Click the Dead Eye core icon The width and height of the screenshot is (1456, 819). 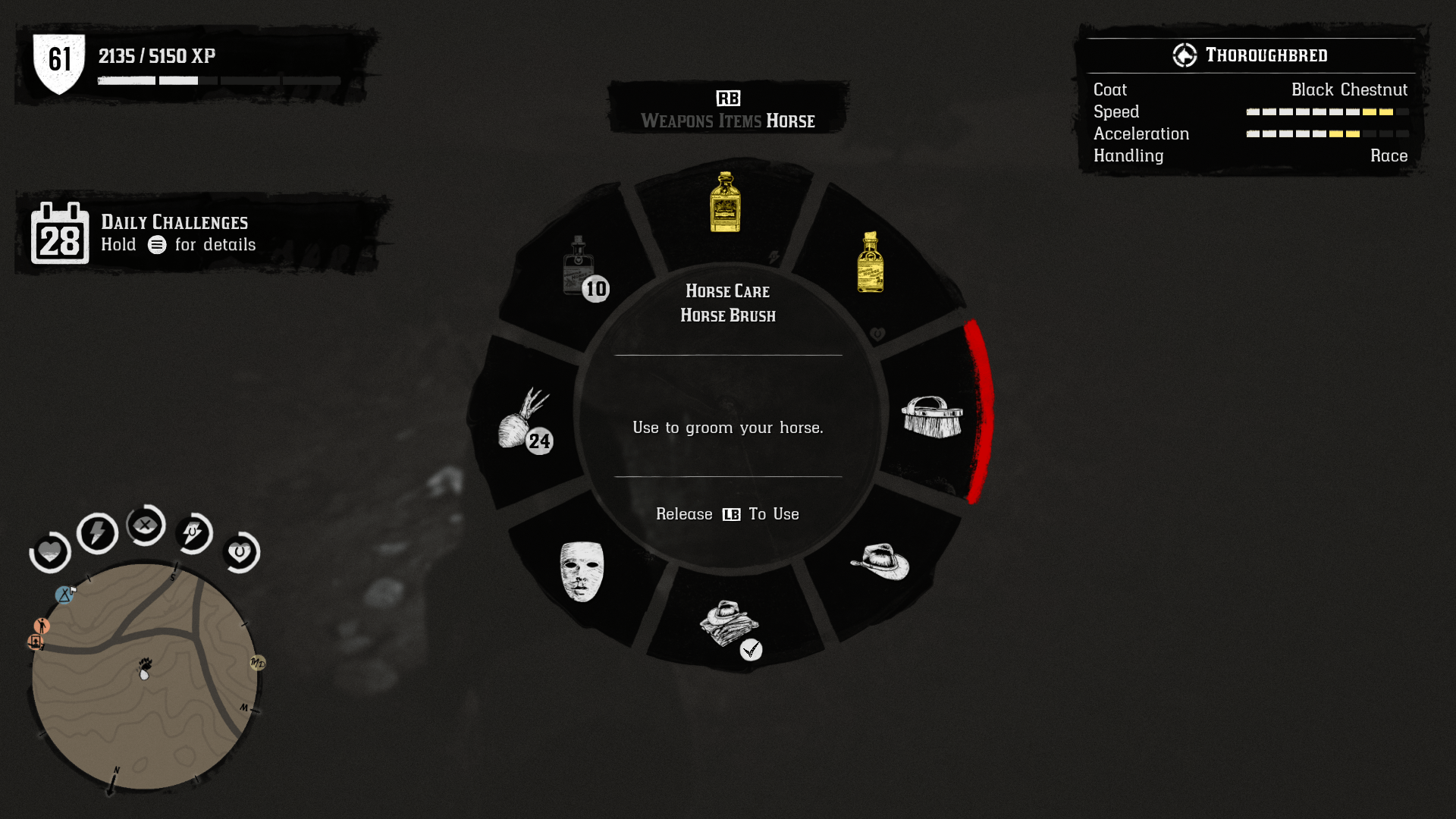pyautogui.click(x=146, y=526)
